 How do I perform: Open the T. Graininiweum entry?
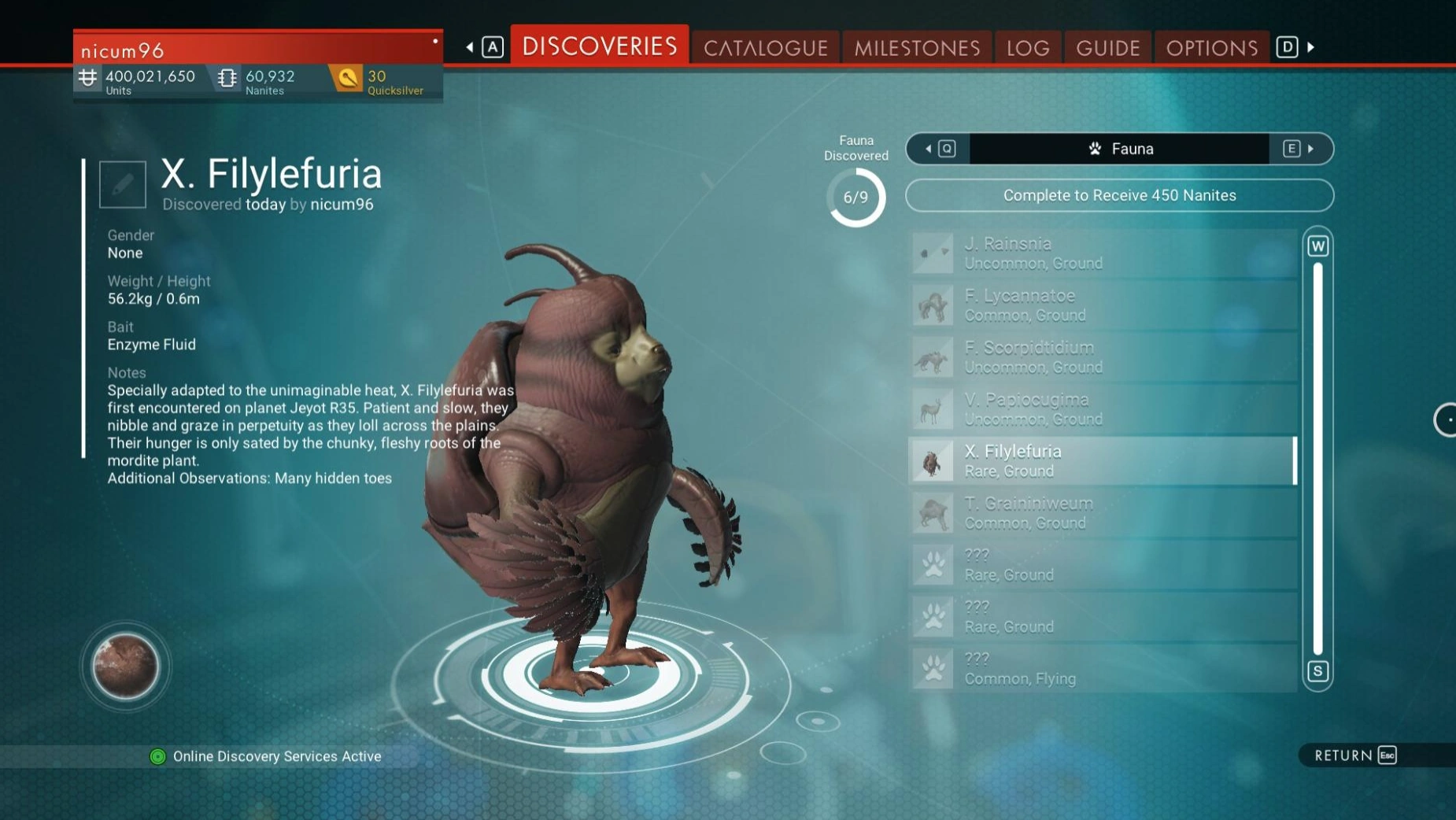click(x=1102, y=512)
